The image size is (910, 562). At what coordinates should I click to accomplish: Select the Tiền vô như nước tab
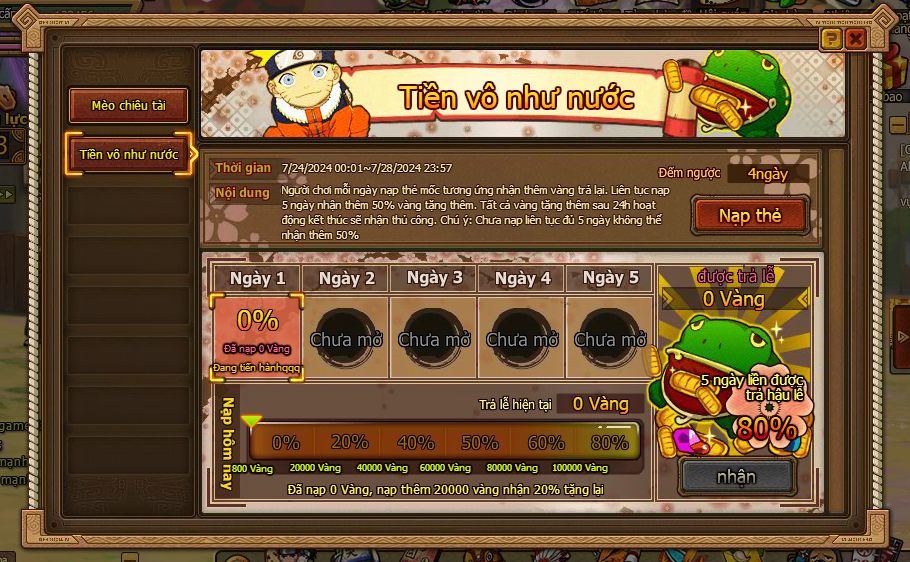click(x=128, y=154)
